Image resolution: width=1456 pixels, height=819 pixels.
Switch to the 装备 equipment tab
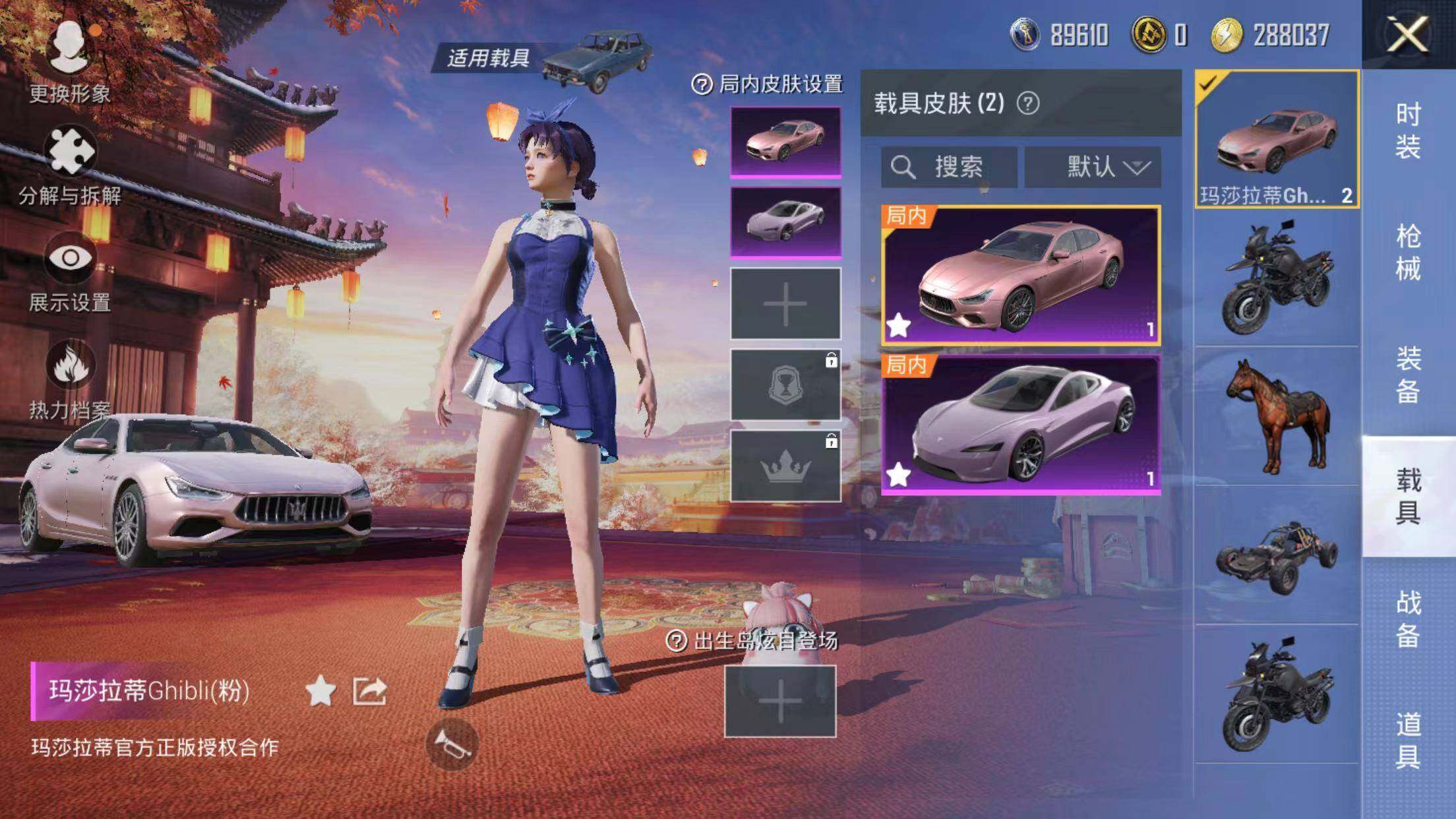tap(1407, 375)
